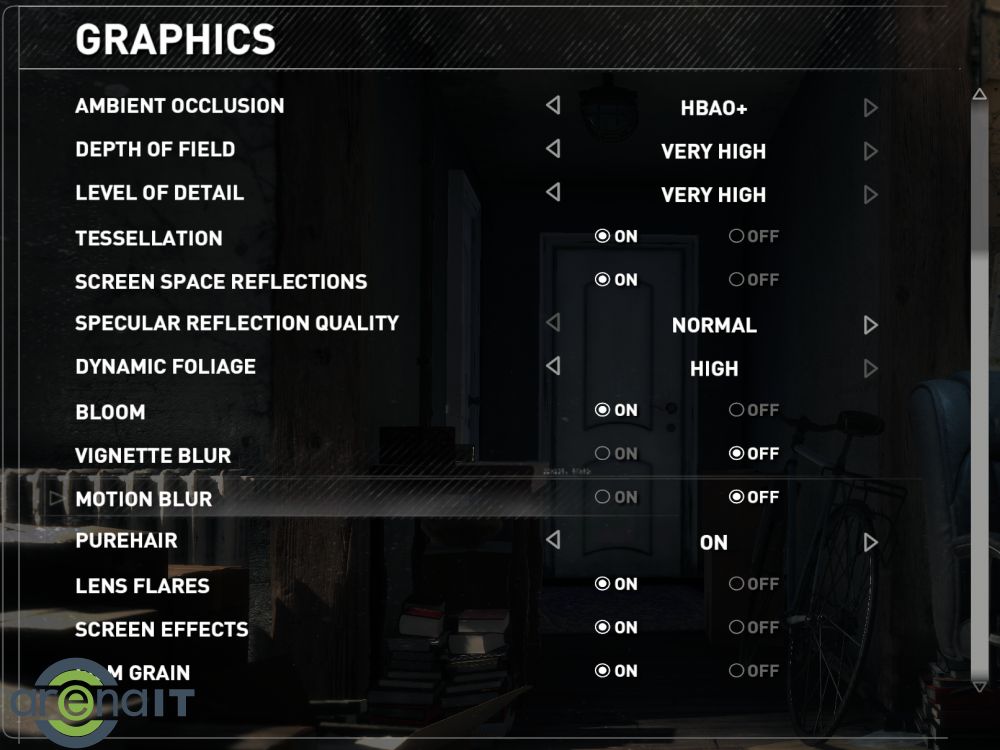This screenshot has height=750, width=1000.
Task: Click the scrollbar's up arrow
Action: 979,95
